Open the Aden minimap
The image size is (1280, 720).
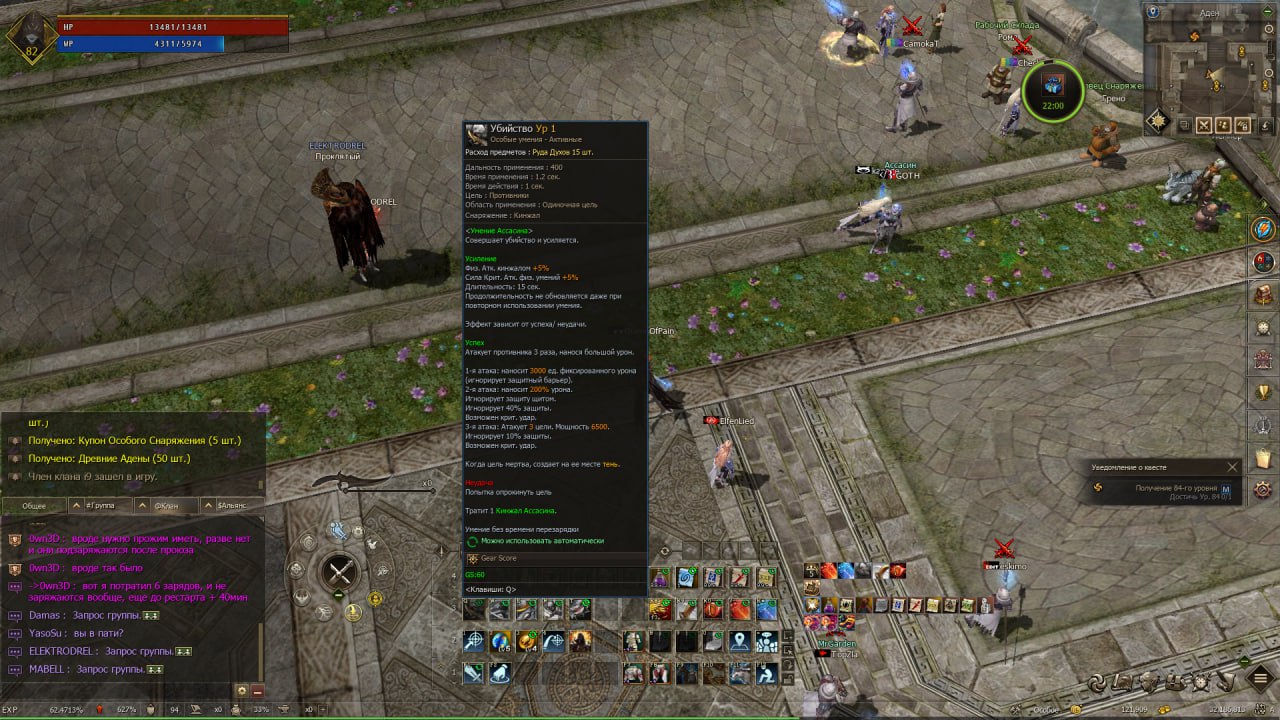(1211, 73)
